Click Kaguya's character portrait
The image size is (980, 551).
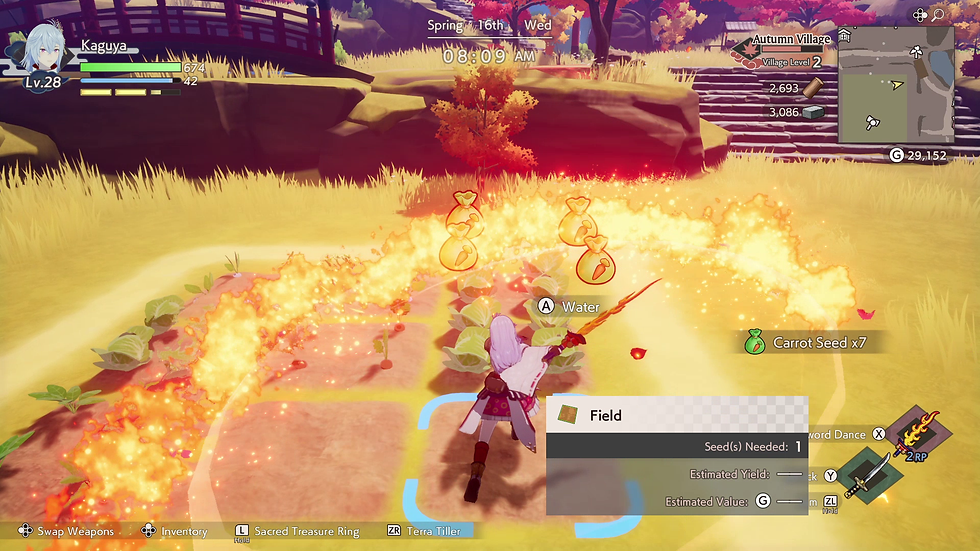click(43, 50)
